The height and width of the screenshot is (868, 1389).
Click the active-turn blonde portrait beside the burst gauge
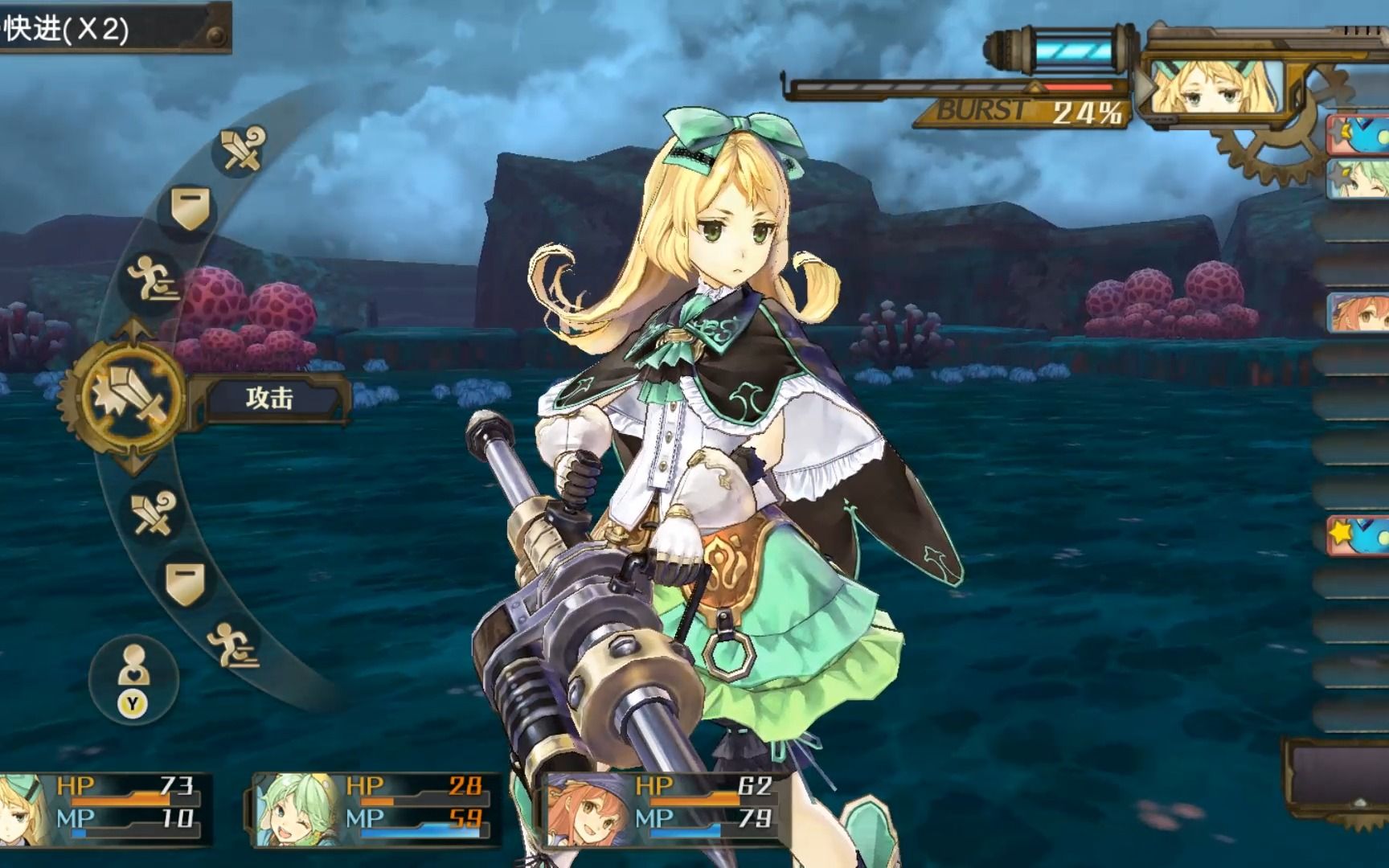point(1212,87)
